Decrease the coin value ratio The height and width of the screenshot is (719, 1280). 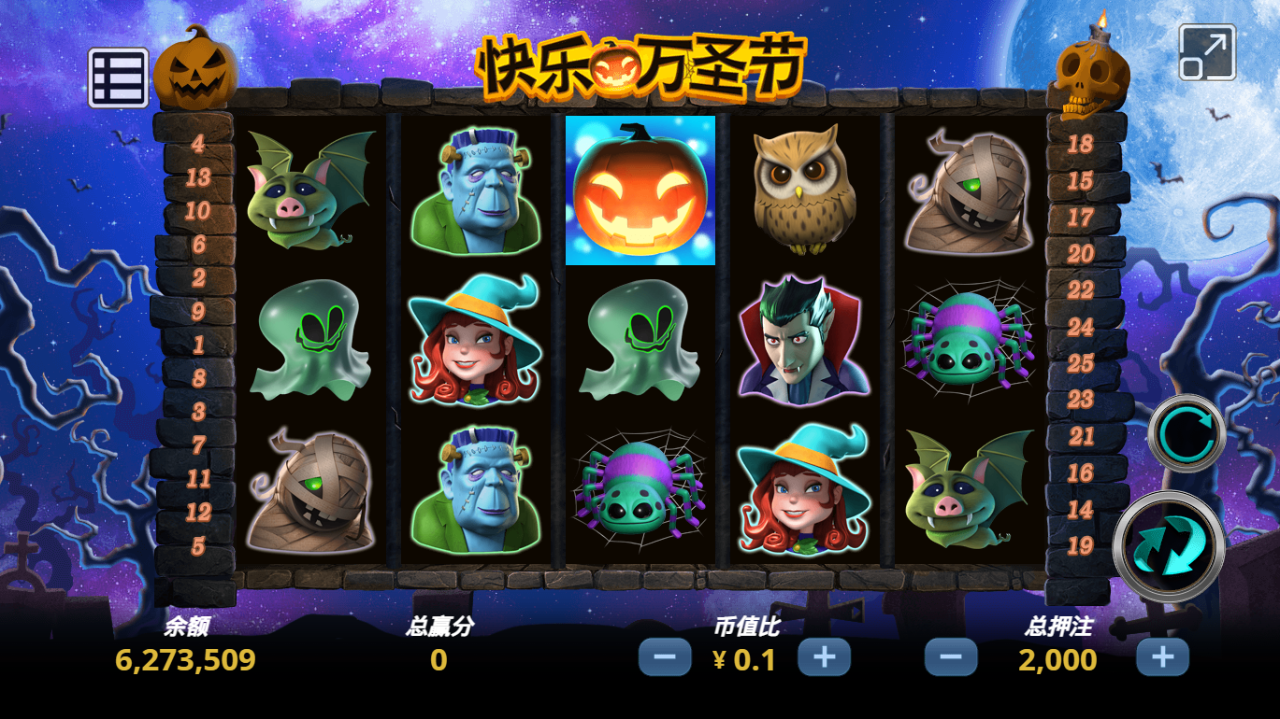(665, 657)
